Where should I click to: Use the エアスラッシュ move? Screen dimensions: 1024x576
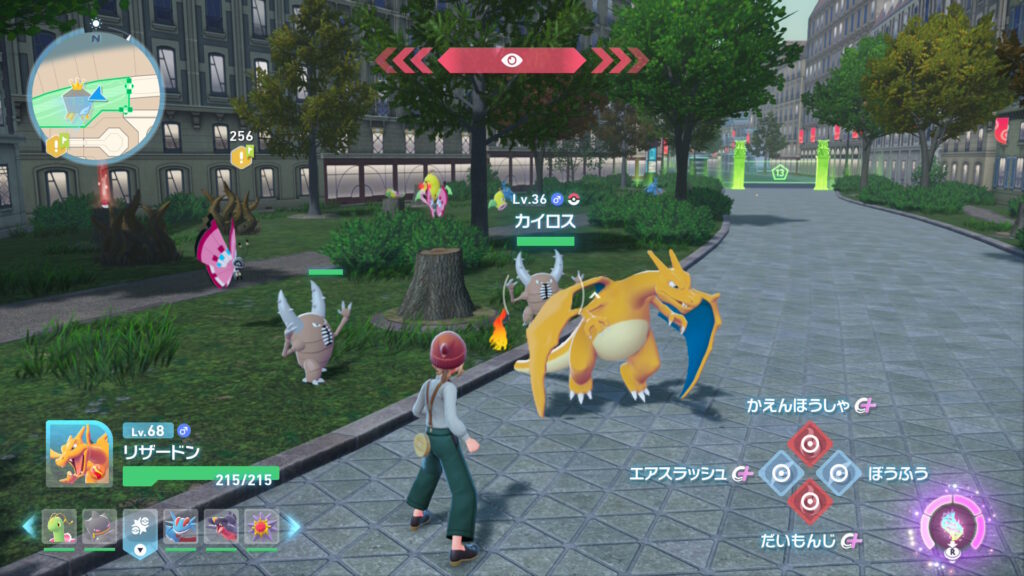tap(780, 472)
